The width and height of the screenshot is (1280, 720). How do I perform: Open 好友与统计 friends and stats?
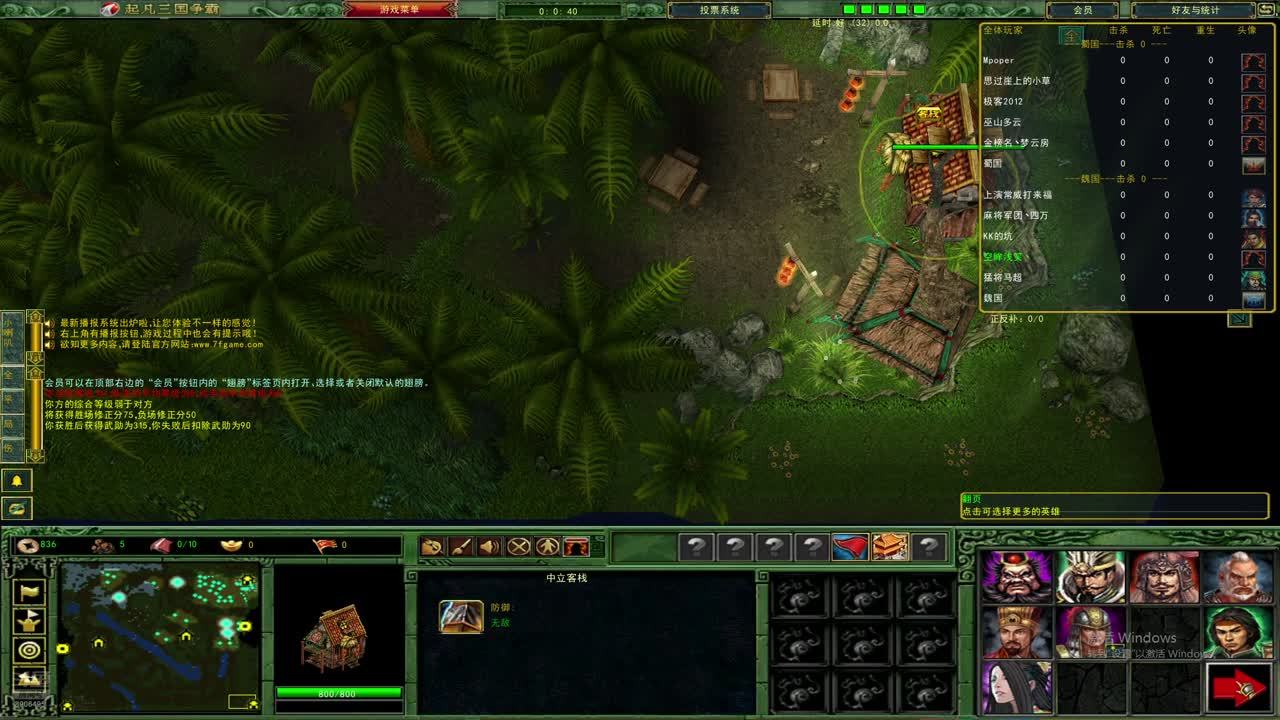1194,10
